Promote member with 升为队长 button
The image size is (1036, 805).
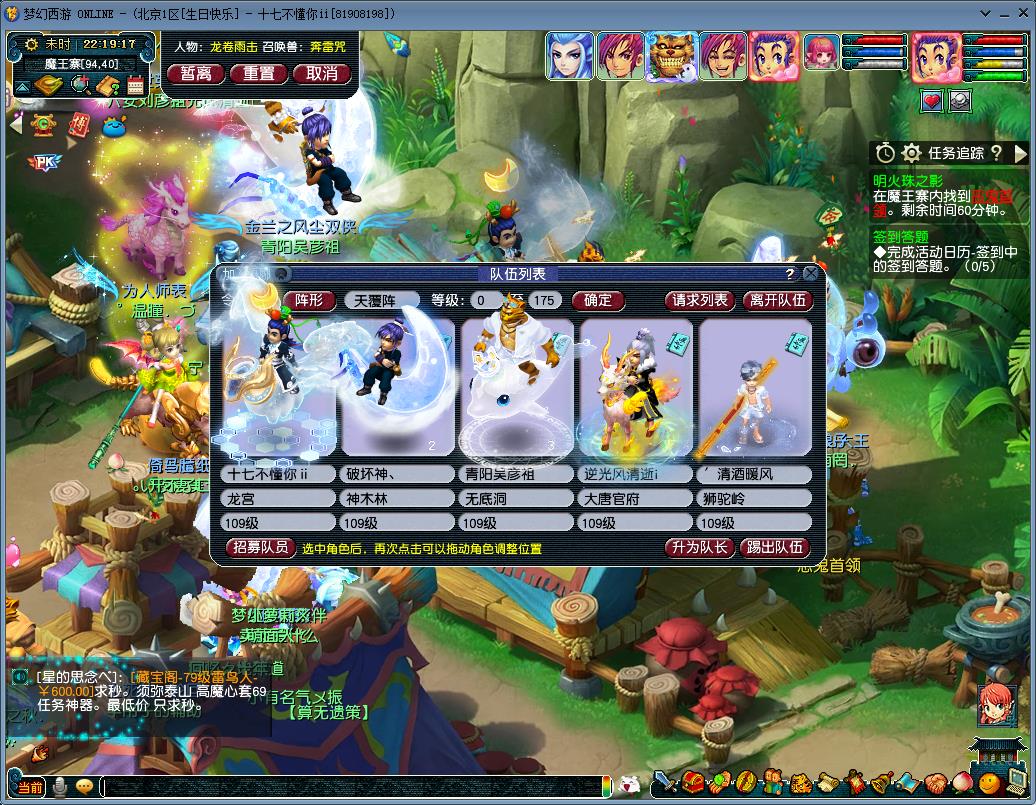(700, 547)
